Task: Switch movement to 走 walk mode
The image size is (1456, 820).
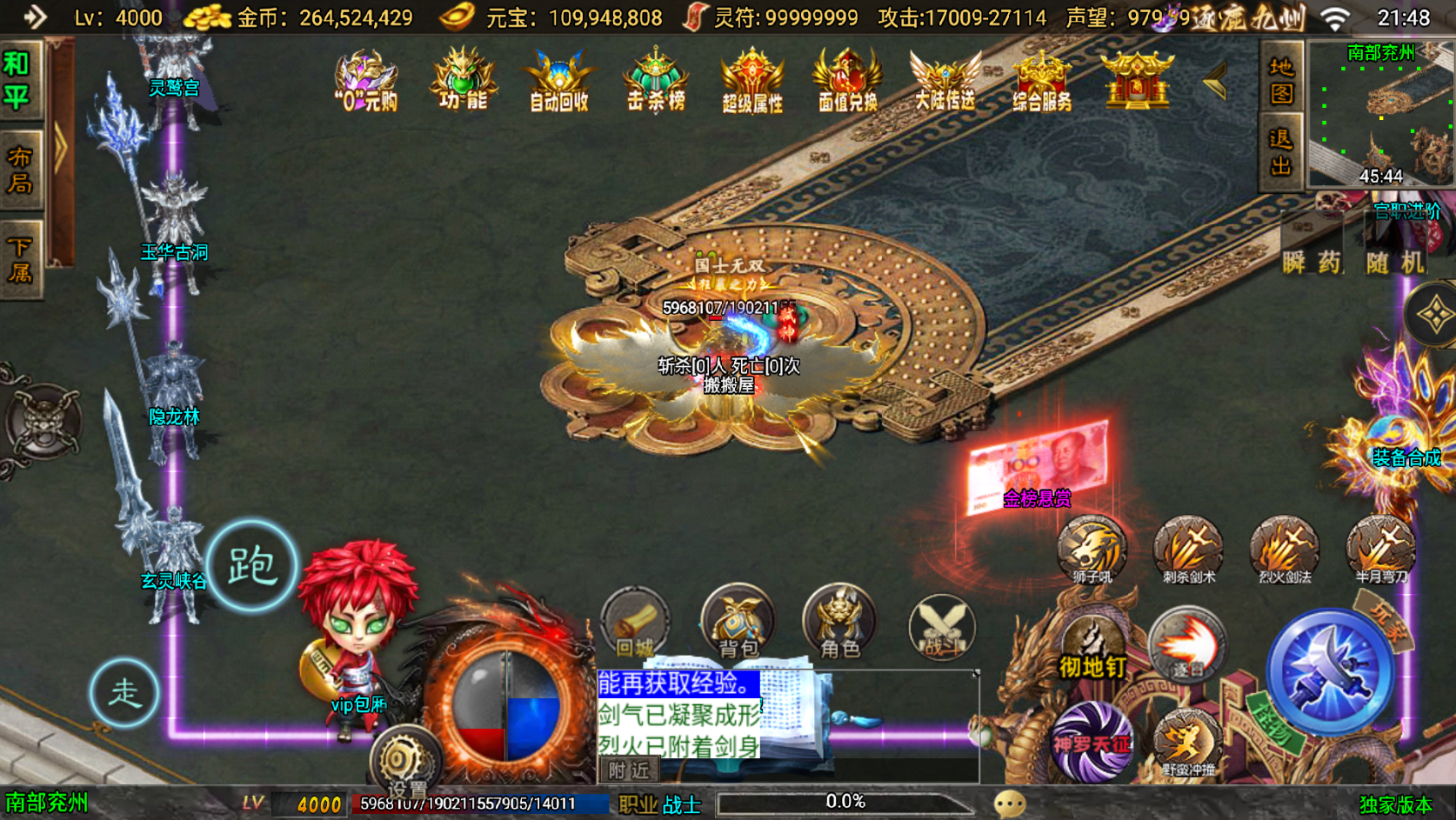Action: tap(125, 694)
